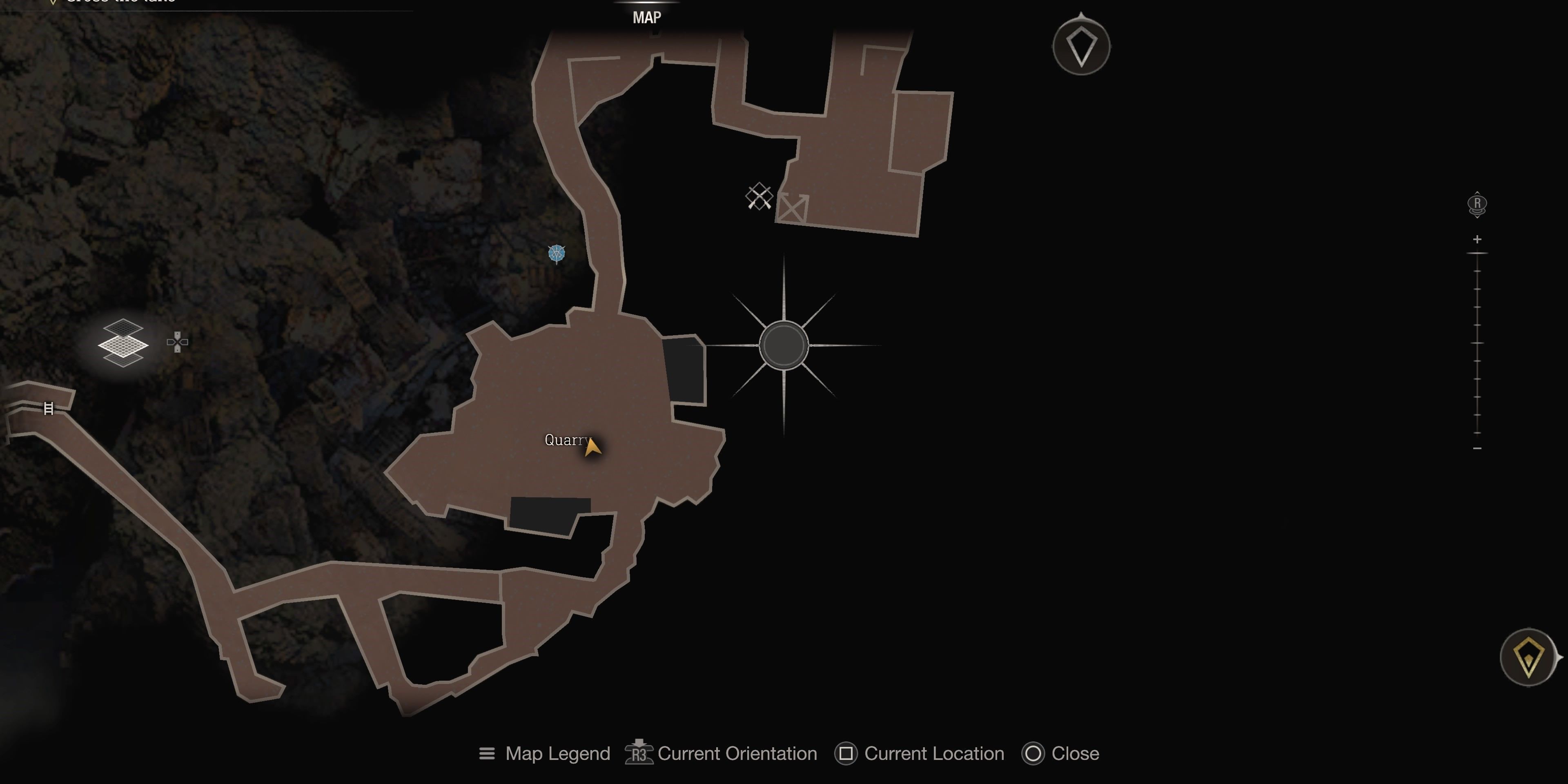
Task: Click the circular map cursor reticle
Action: coord(784,346)
